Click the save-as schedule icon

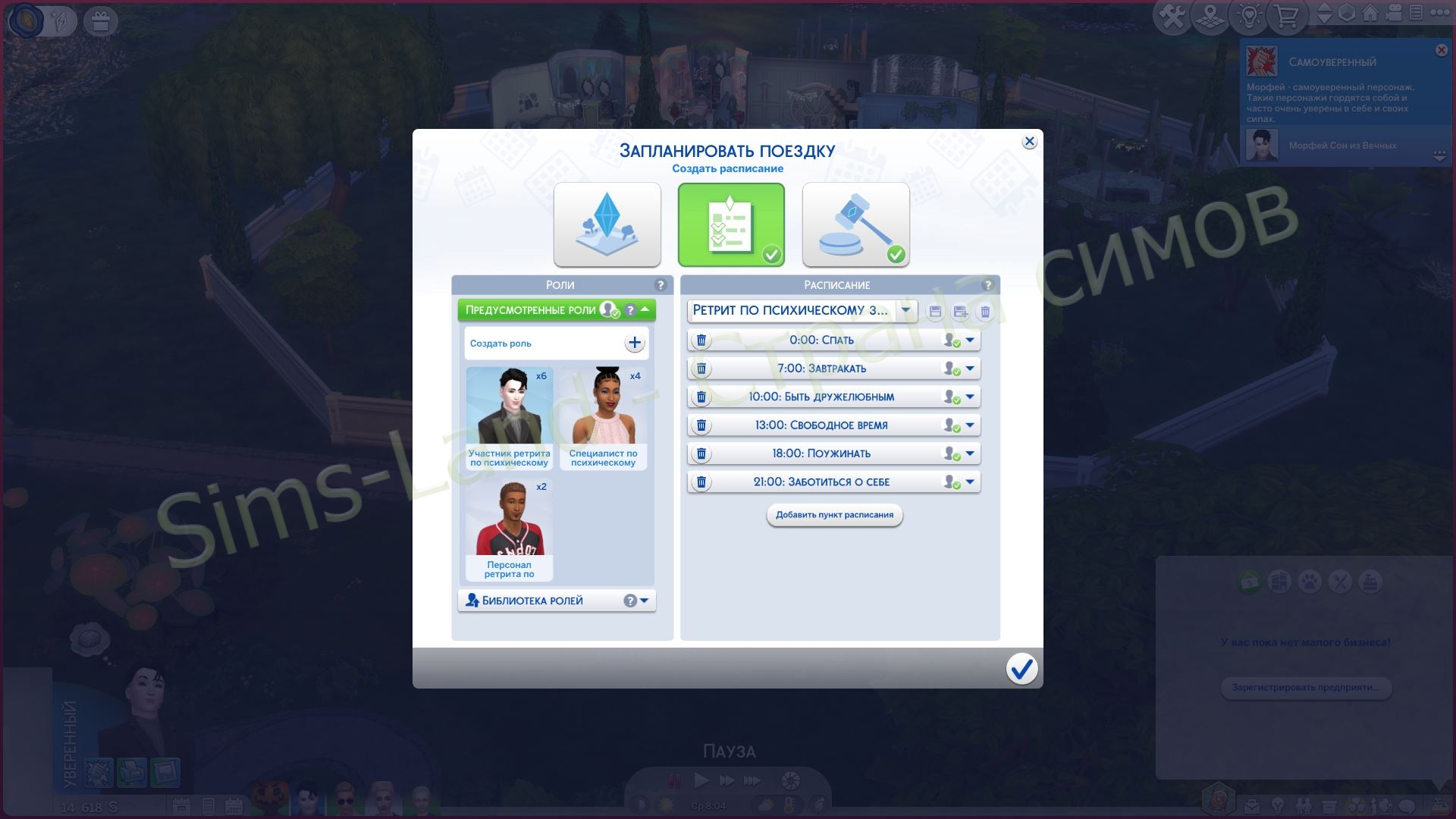click(x=960, y=311)
